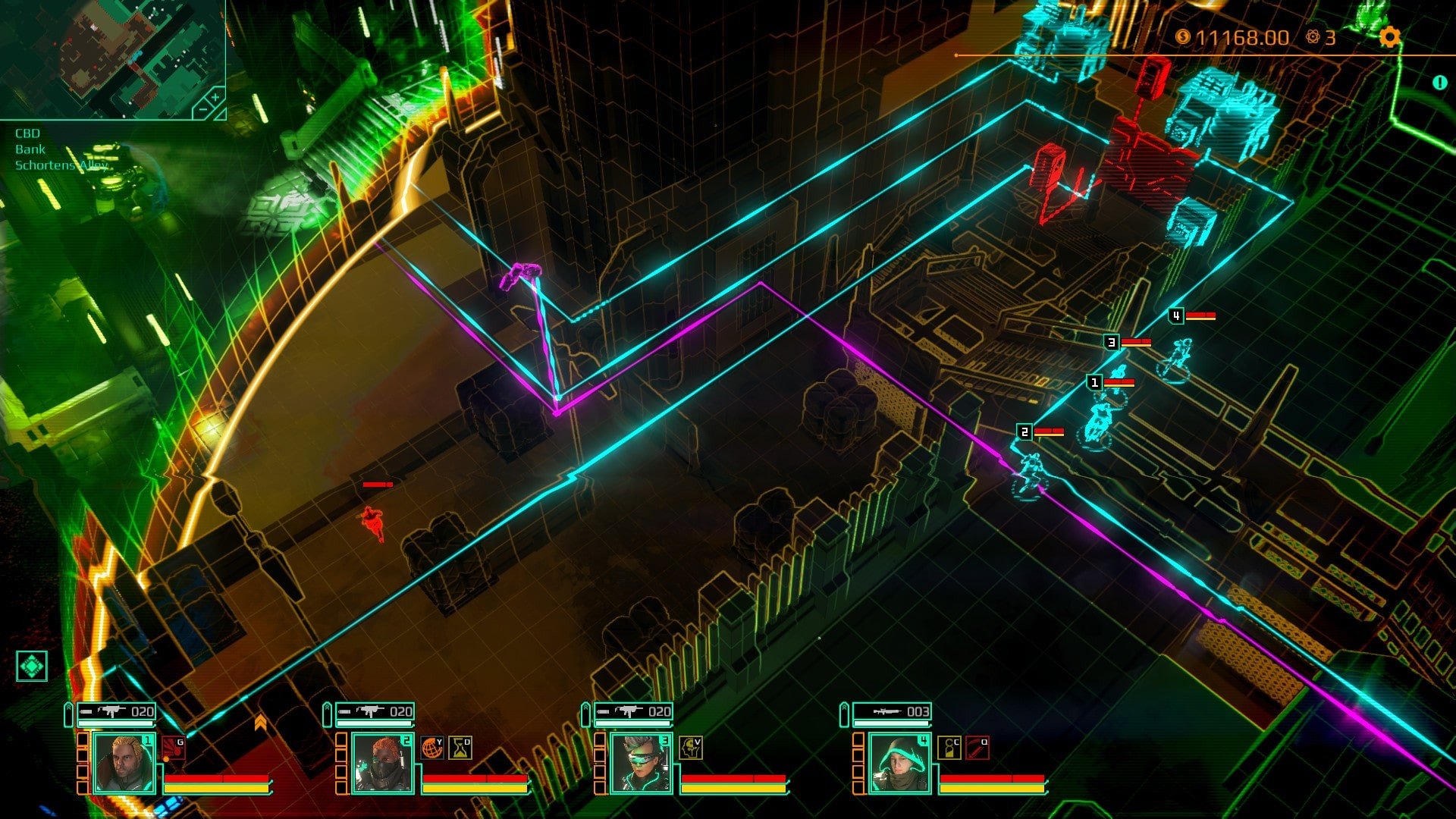1456x819 pixels.
Task: Select agent 3 visor portrait
Action: (641, 763)
